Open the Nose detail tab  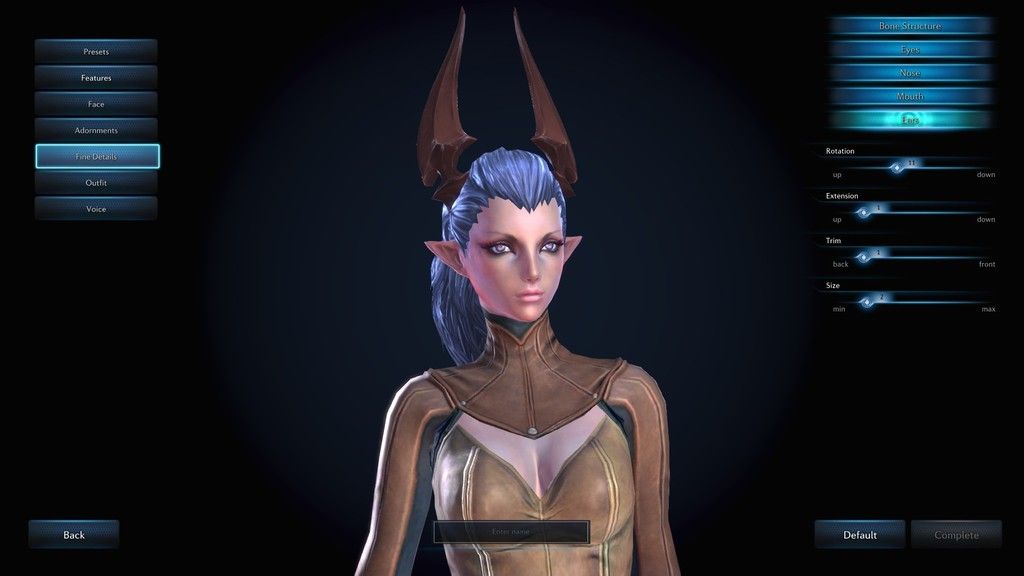[909, 73]
